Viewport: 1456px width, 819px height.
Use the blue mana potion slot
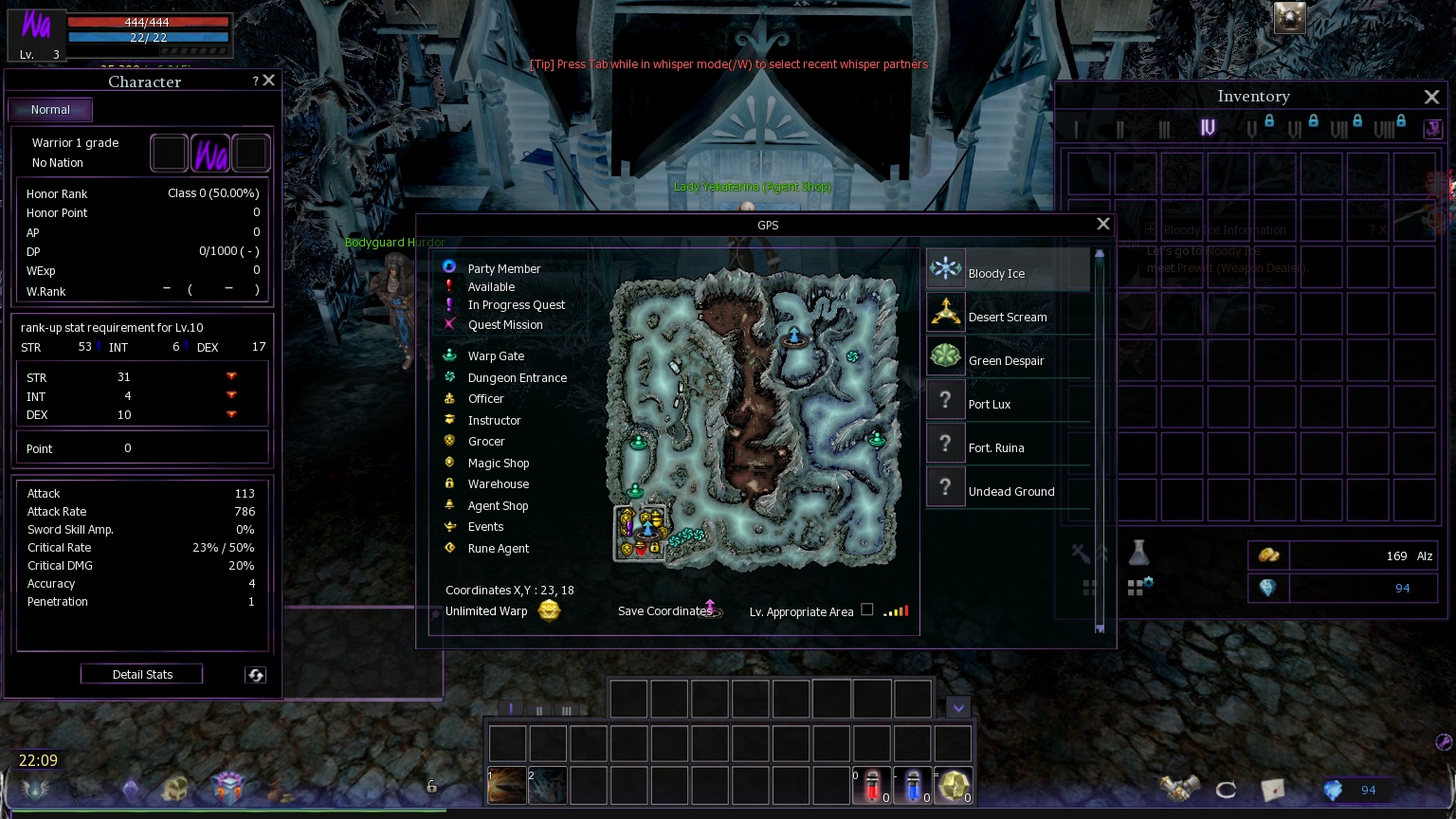click(913, 786)
